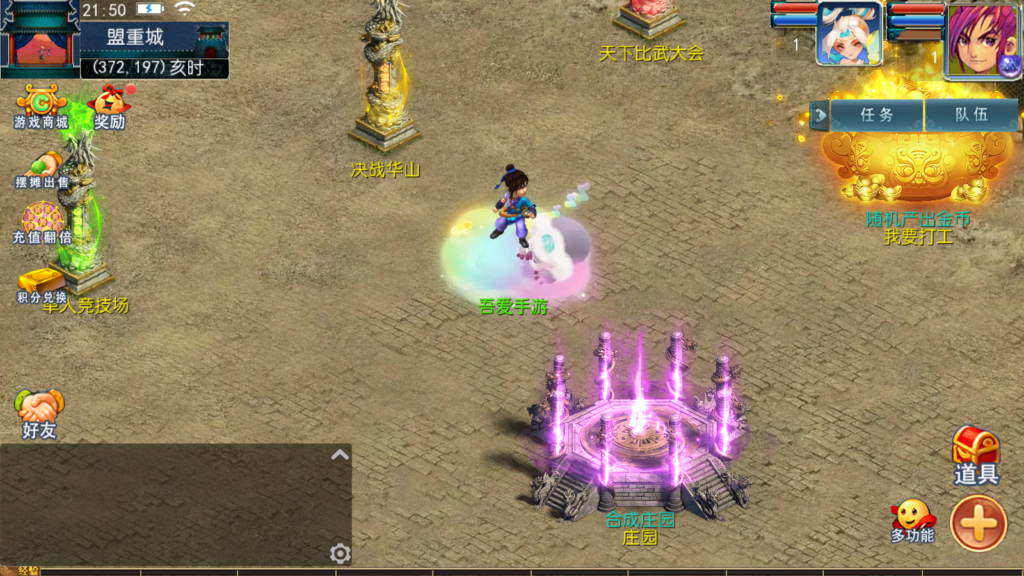Open the 道具 treasure chest inventory
The width and height of the screenshot is (1024, 576).
tap(976, 456)
